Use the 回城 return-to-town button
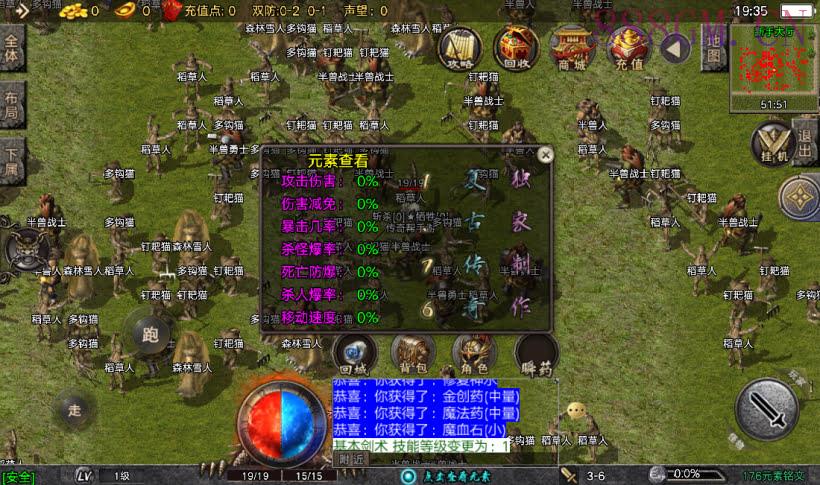 click(x=355, y=352)
